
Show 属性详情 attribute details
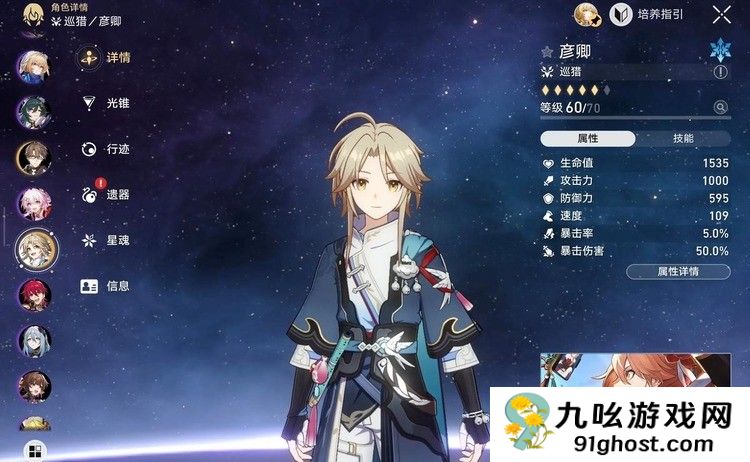pos(678,271)
